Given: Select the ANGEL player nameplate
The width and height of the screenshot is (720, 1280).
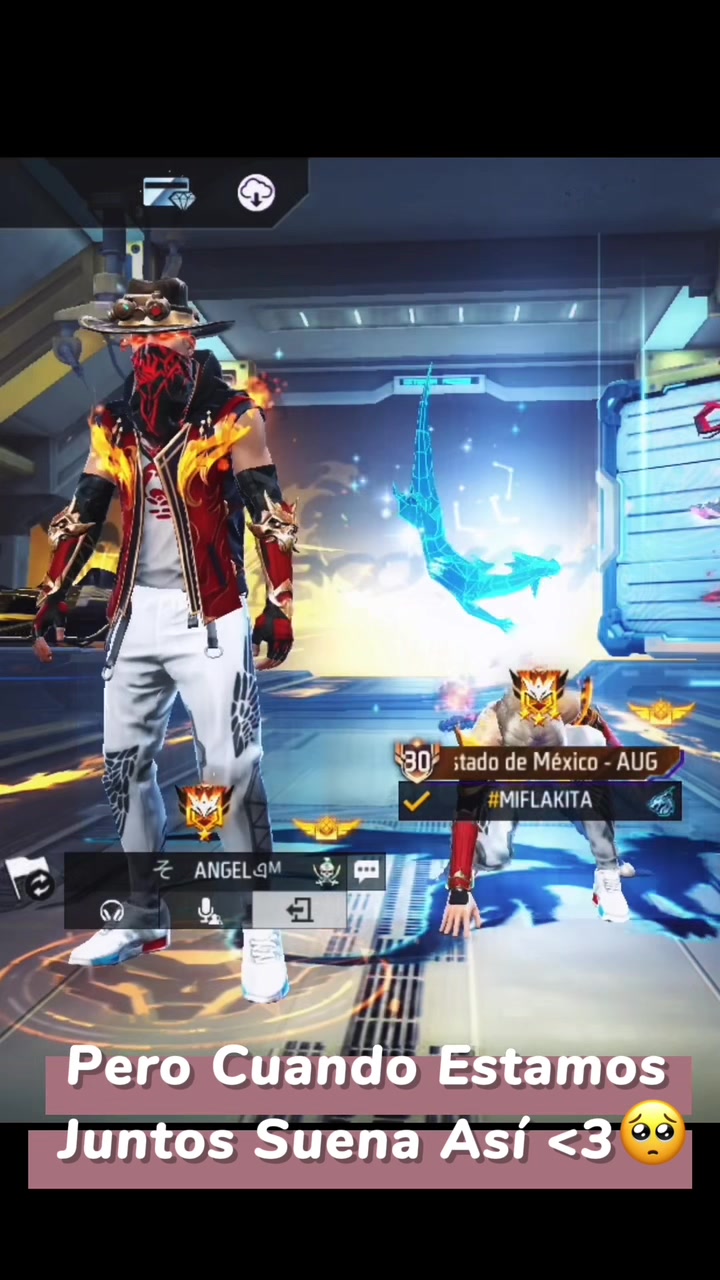Looking at the screenshot, I should (235, 870).
